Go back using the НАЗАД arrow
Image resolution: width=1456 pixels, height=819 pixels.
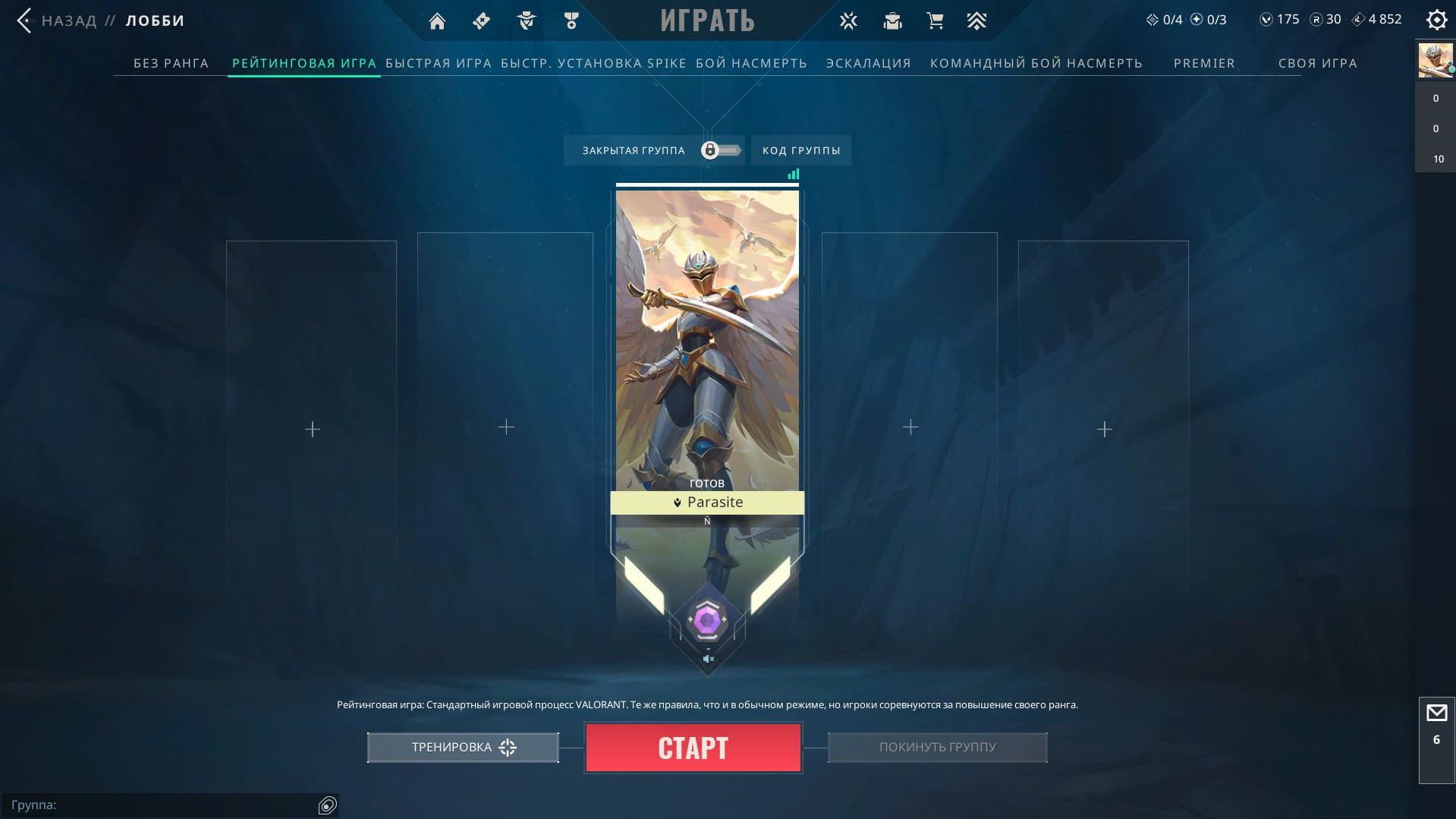(25, 20)
